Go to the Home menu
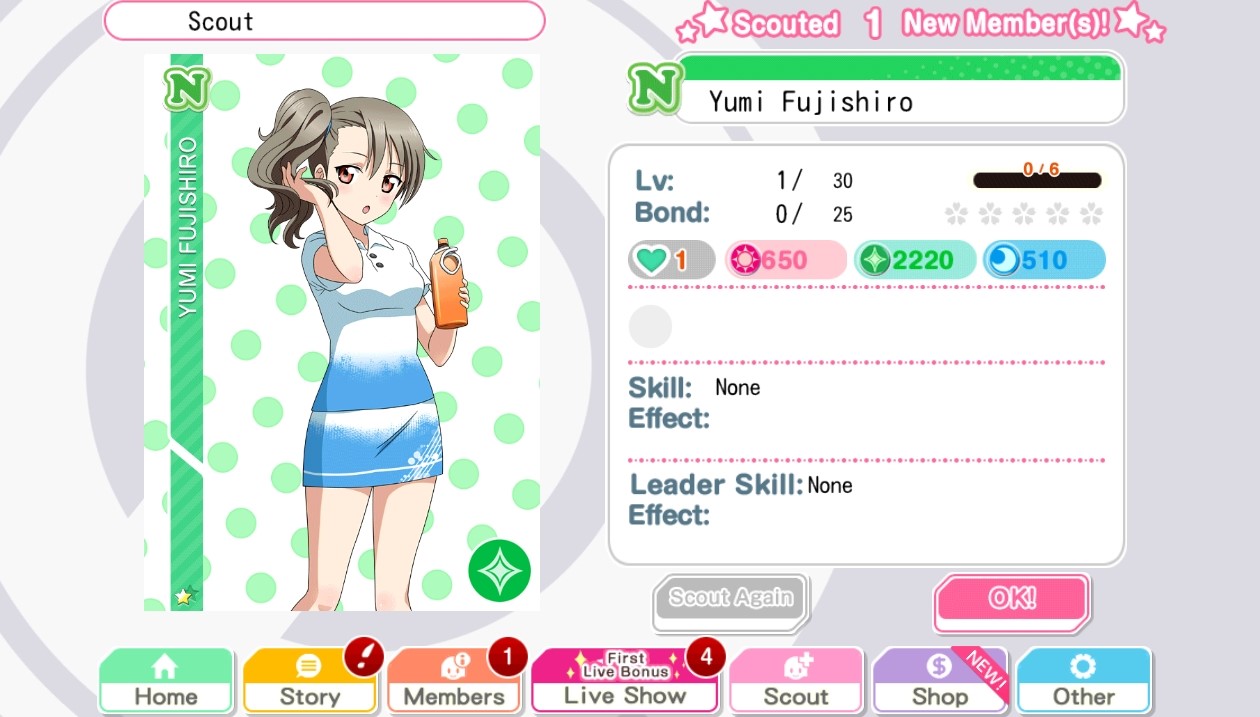Image resolution: width=1260 pixels, height=717 pixels. 166,681
